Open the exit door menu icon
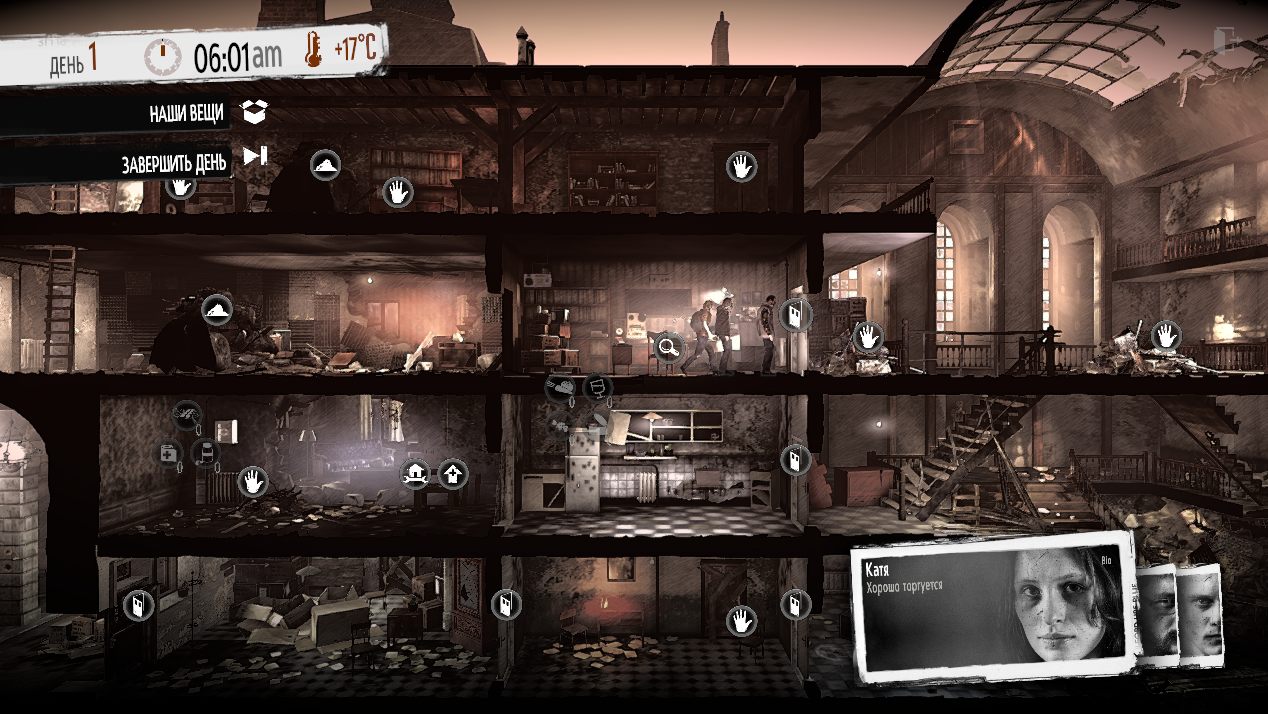 [1222, 39]
